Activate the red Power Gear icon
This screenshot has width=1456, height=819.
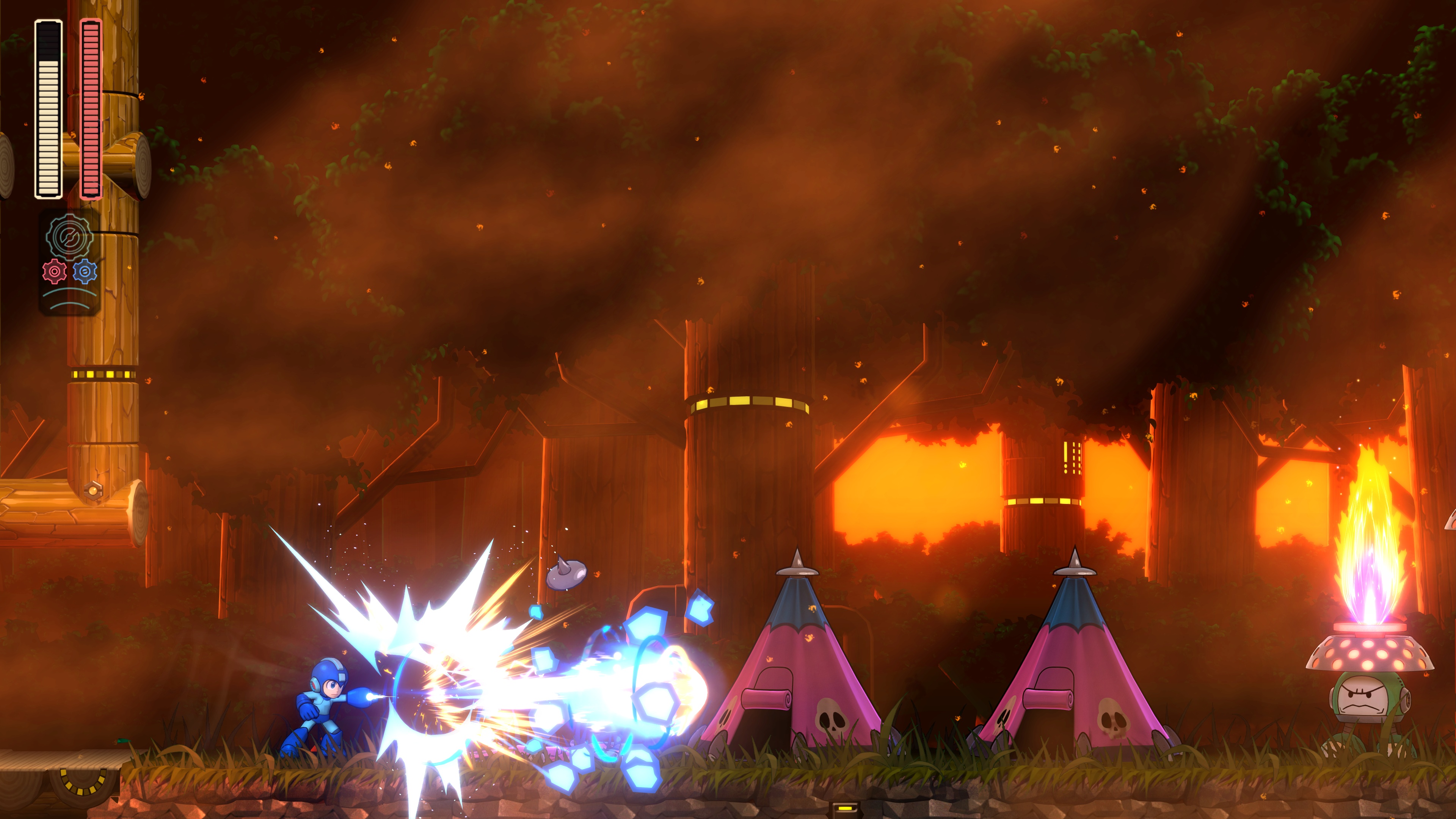[x=54, y=272]
